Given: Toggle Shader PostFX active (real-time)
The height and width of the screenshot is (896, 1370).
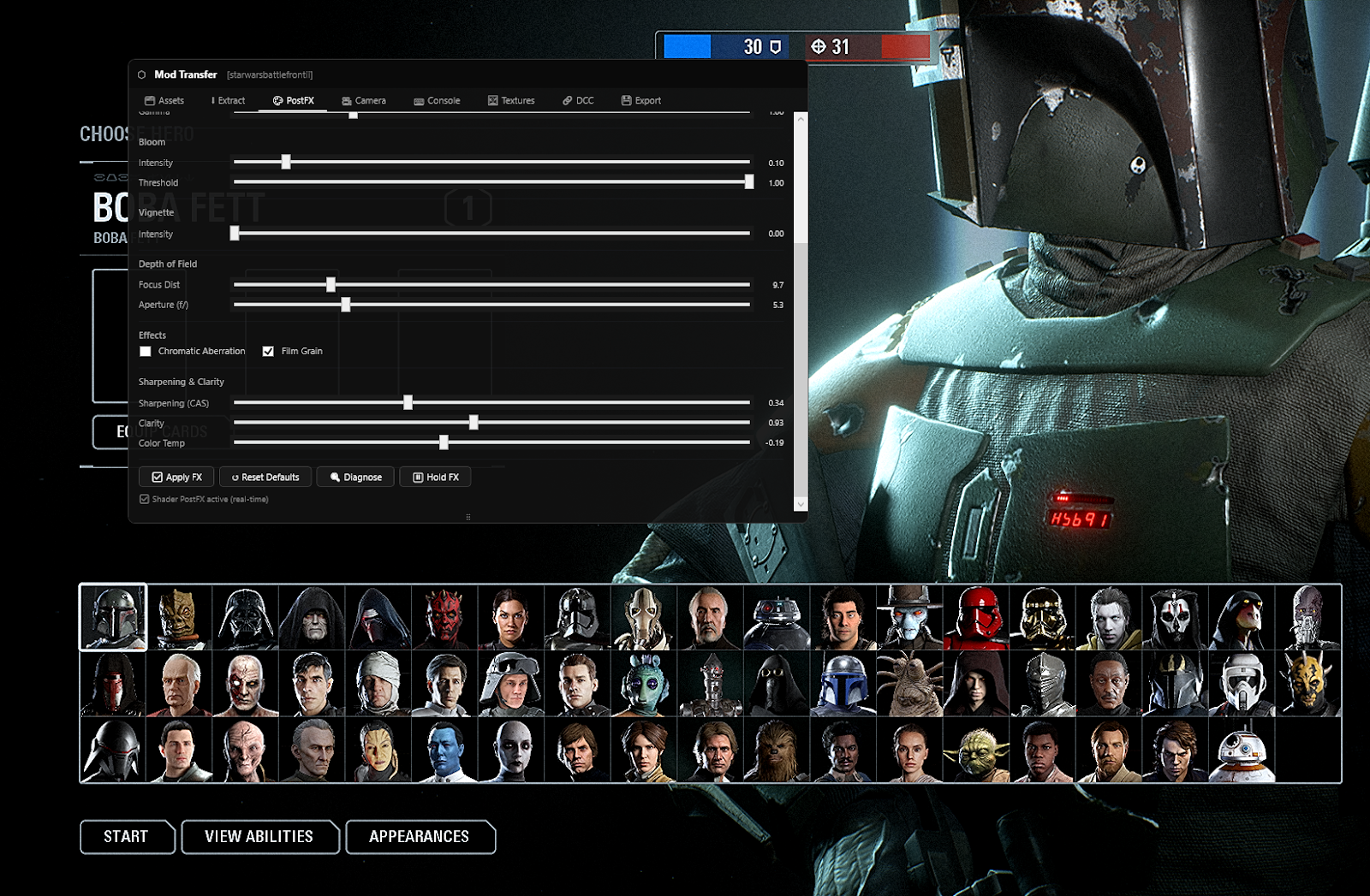Looking at the screenshot, I should point(144,499).
